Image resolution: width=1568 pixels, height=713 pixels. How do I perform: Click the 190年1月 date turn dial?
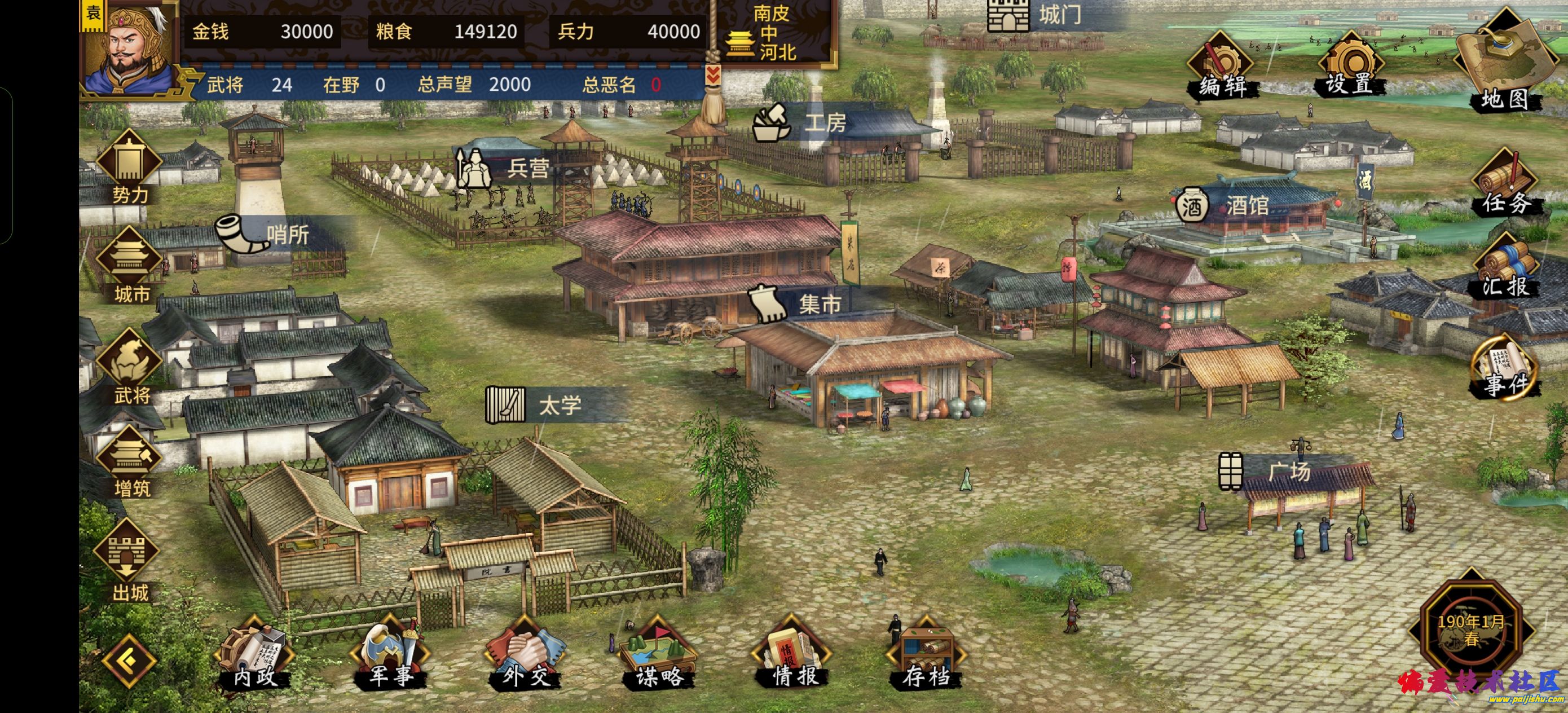tap(1470, 630)
